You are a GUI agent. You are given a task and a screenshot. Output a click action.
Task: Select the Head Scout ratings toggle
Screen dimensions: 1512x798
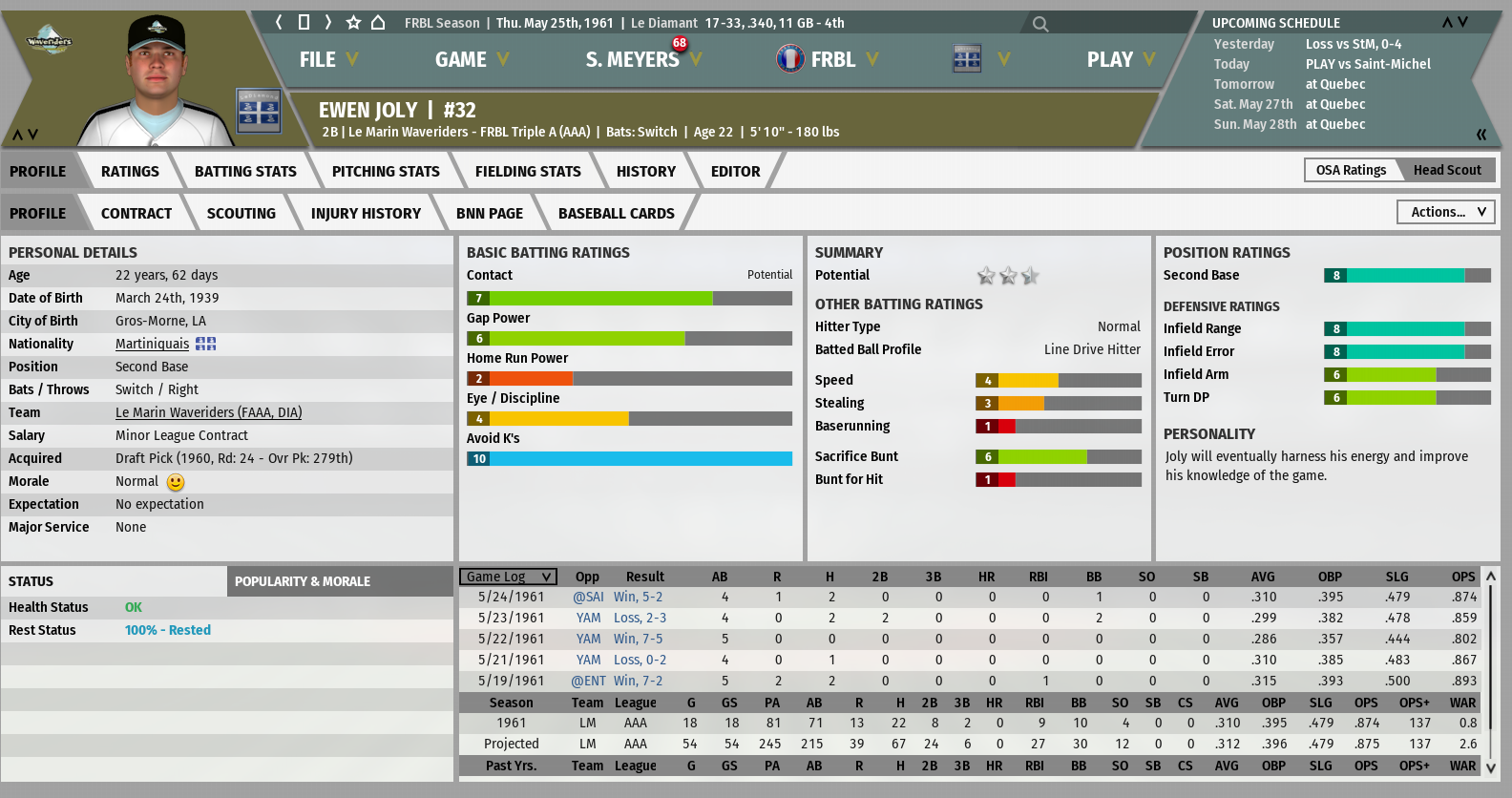click(1446, 170)
